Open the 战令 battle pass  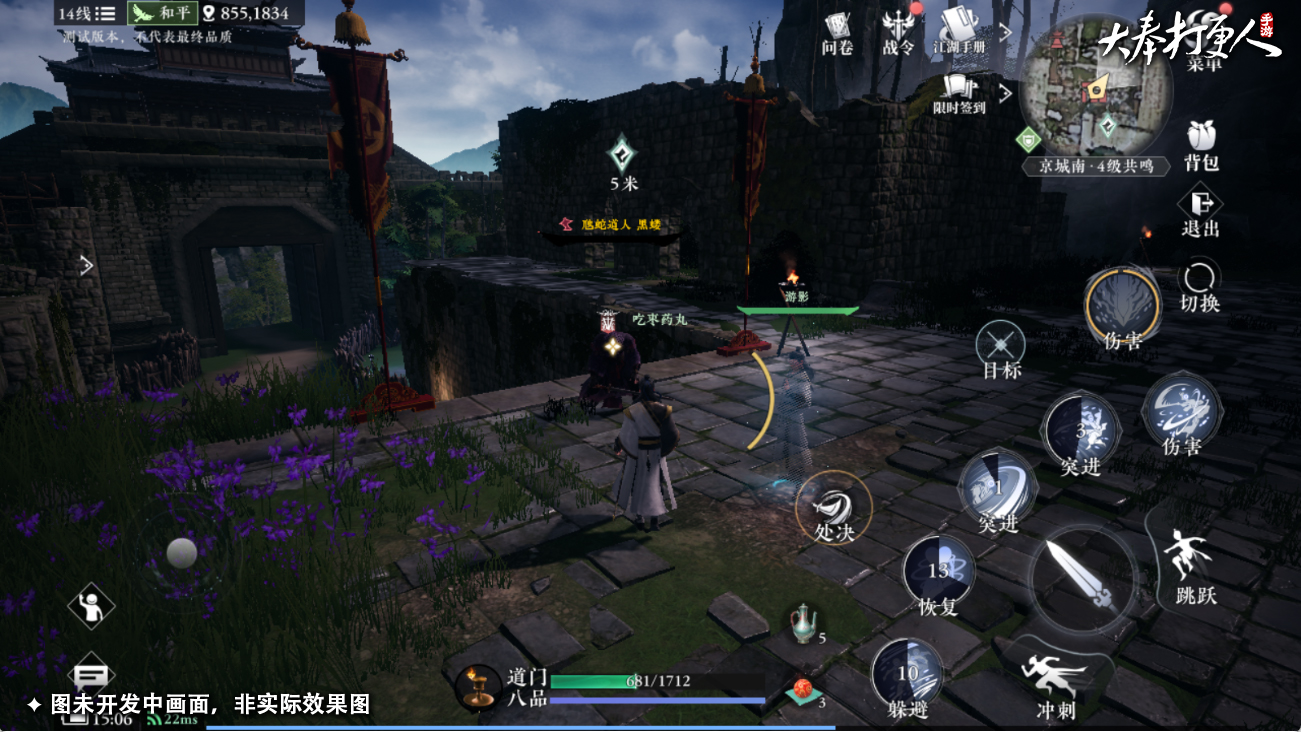pyautogui.click(x=898, y=30)
